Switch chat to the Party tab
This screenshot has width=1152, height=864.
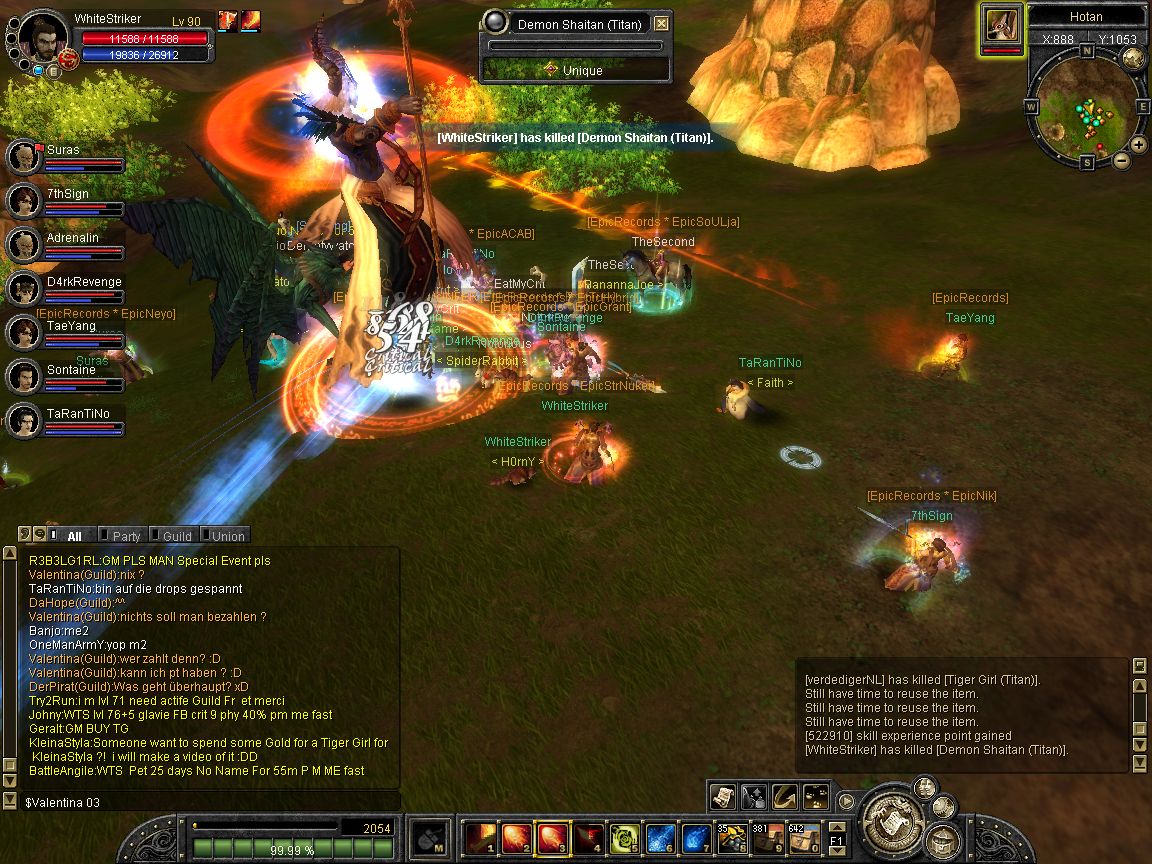pos(125,536)
